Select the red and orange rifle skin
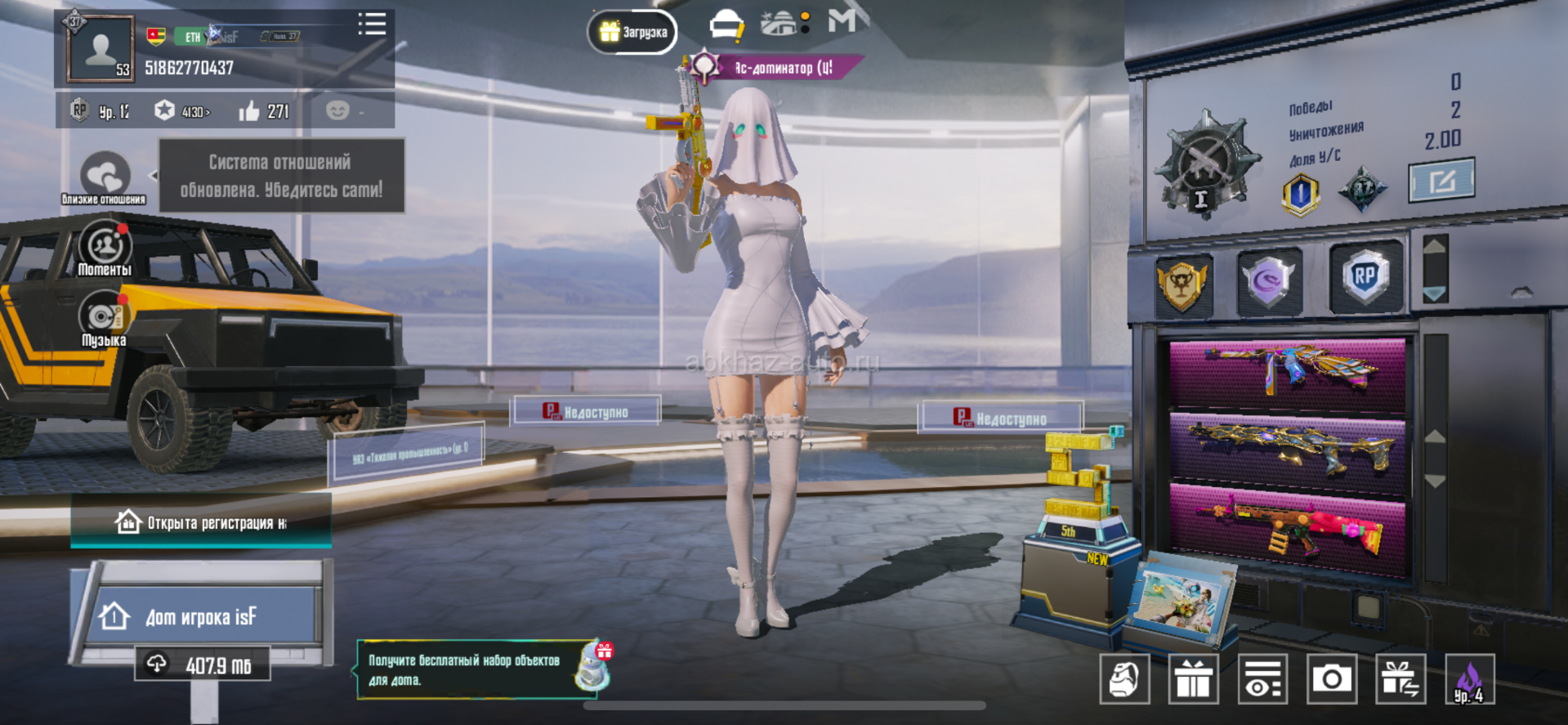The height and width of the screenshot is (725, 1568). point(1288,529)
